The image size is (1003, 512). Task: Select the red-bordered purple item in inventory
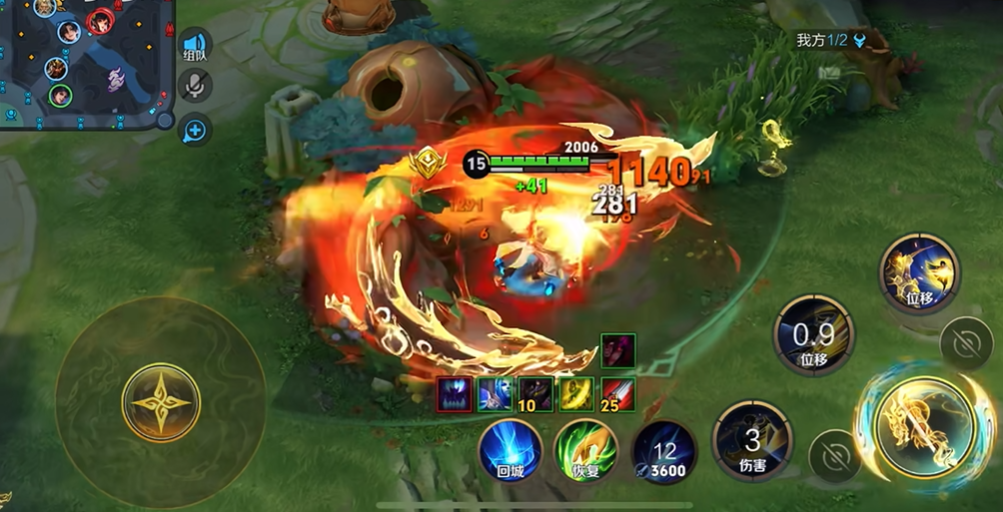click(x=455, y=394)
